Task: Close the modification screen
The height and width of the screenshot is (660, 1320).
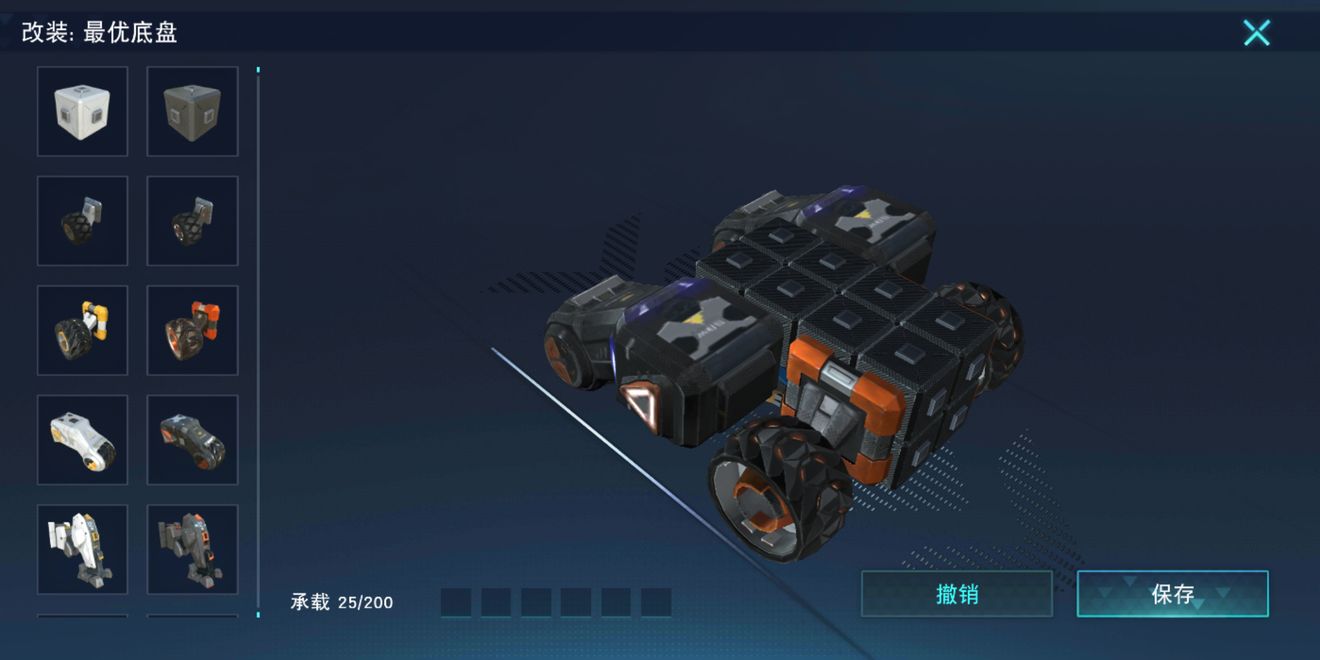Action: 1256,33
